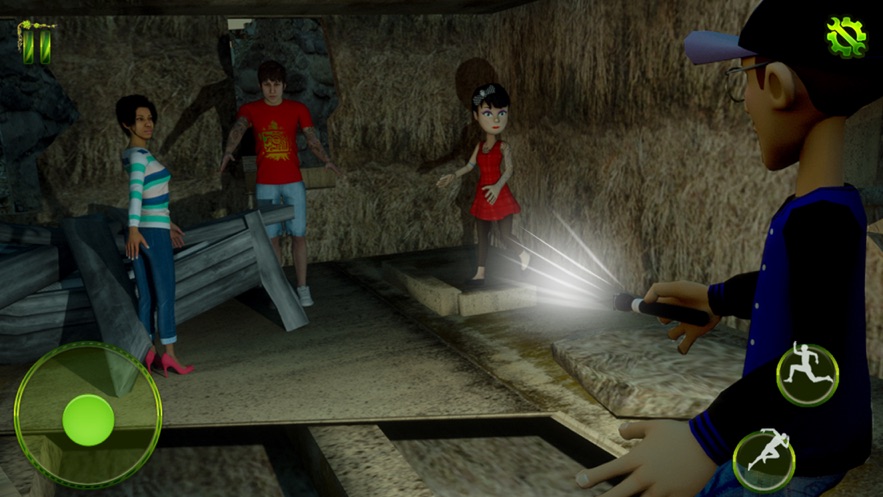Image resolution: width=883 pixels, height=497 pixels.
Task: Open settings via the green gear icon
Action: pyautogui.click(x=846, y=37)
